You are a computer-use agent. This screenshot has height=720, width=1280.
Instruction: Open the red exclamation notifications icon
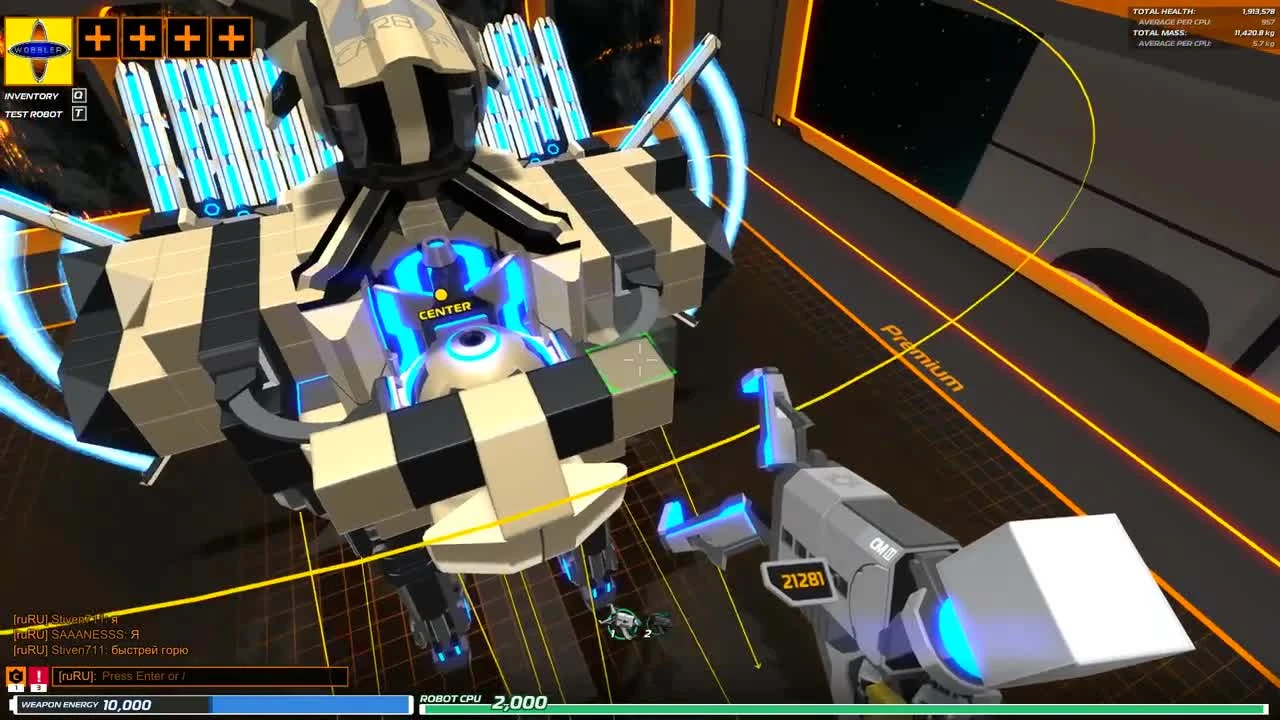point(38,675)
